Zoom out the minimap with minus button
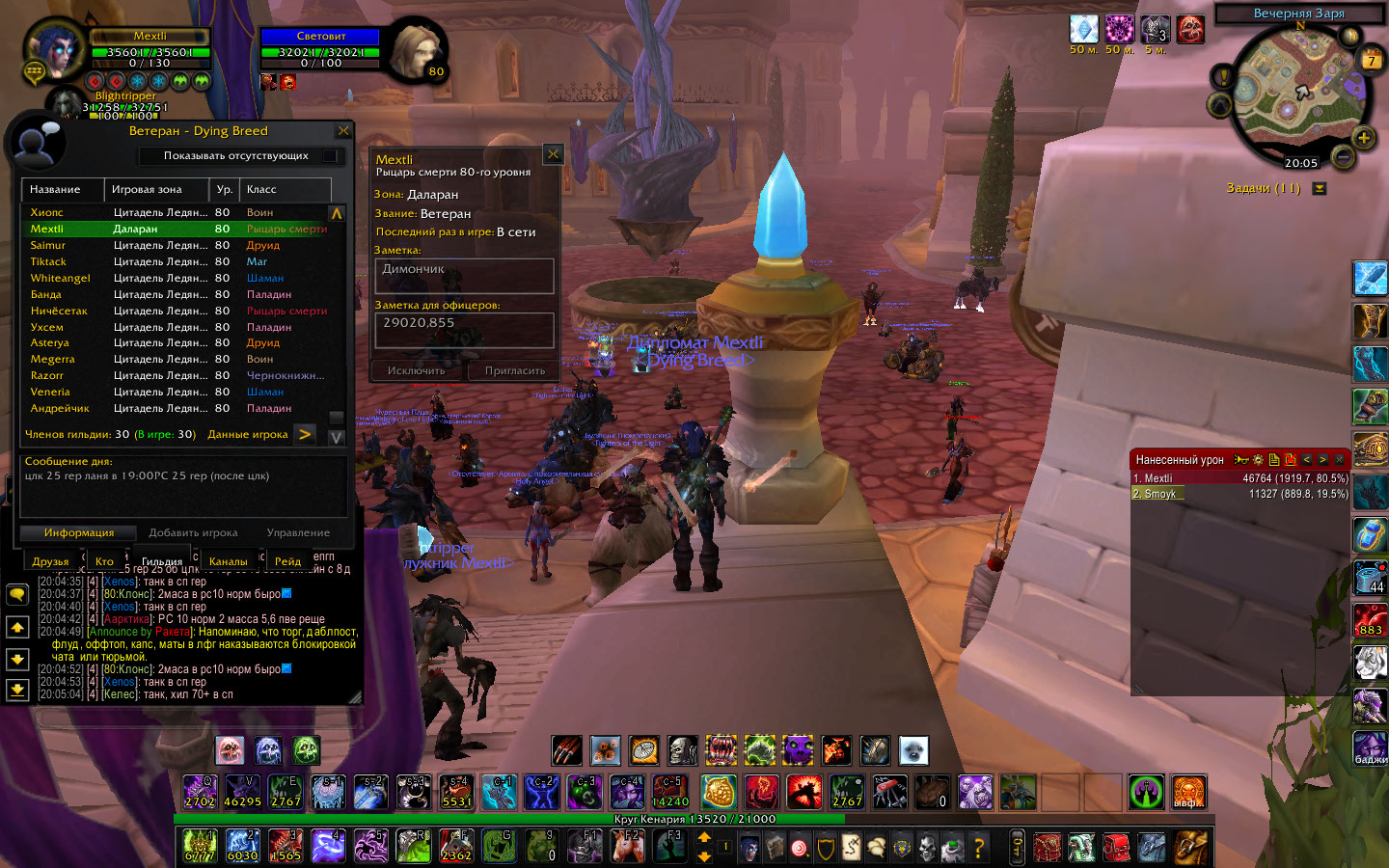This screenshot has height=868, width=1389. tap(1342, 155)
